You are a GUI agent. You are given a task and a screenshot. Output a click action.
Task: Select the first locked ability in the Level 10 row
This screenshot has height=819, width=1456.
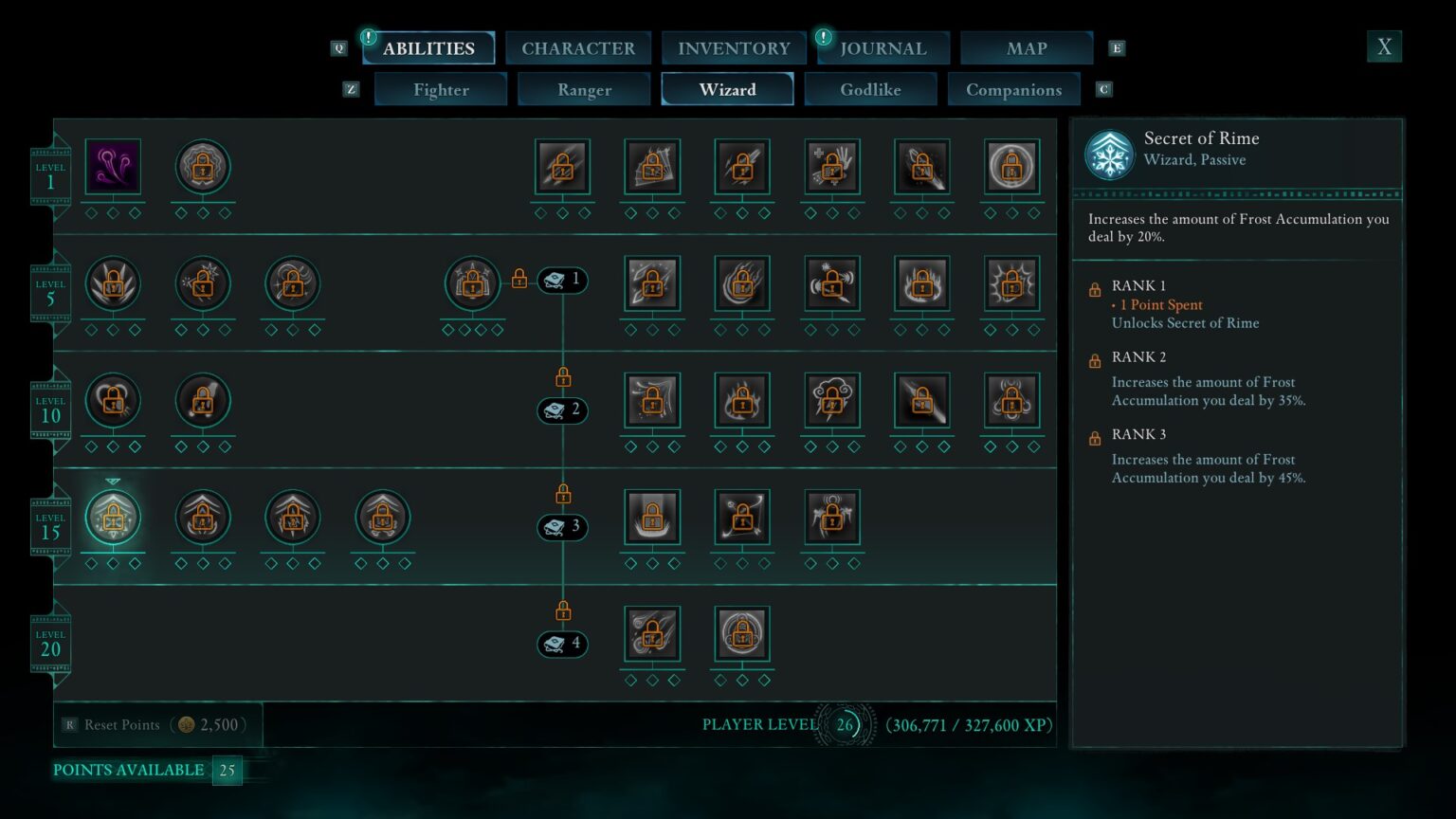pos(113,400)
